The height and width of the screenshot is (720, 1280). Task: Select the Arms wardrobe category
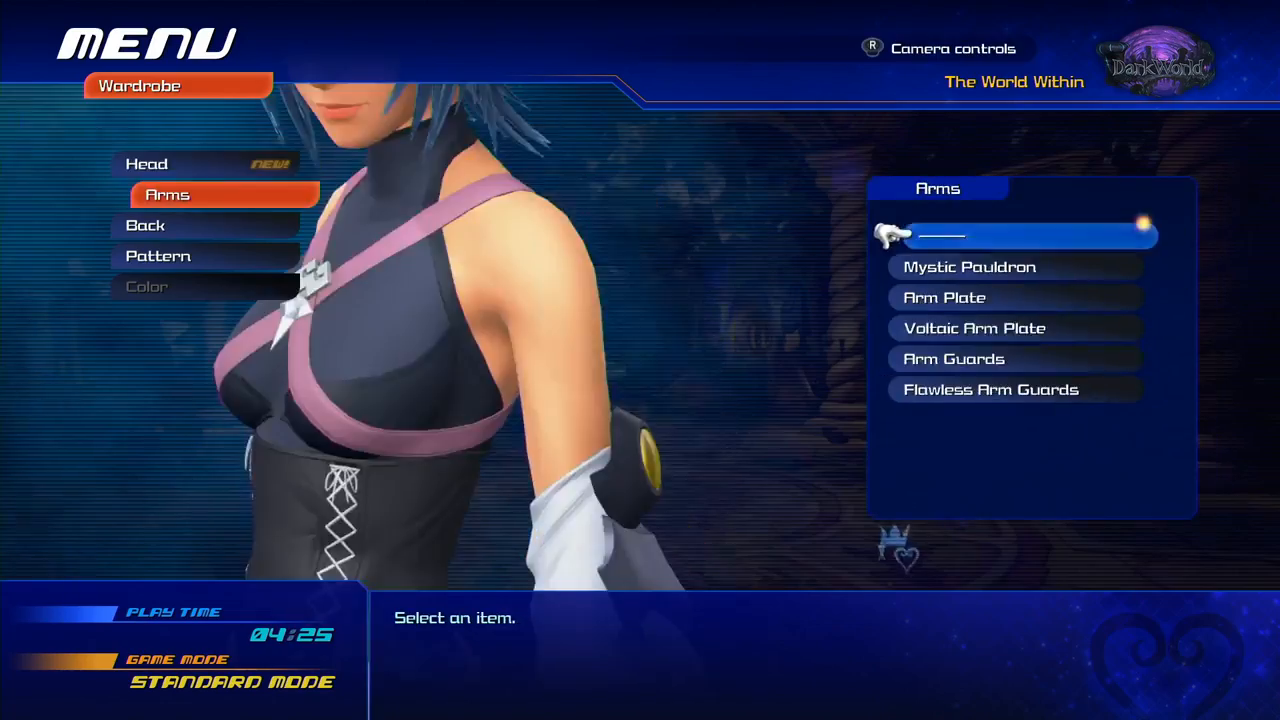(x=224, y=195)
